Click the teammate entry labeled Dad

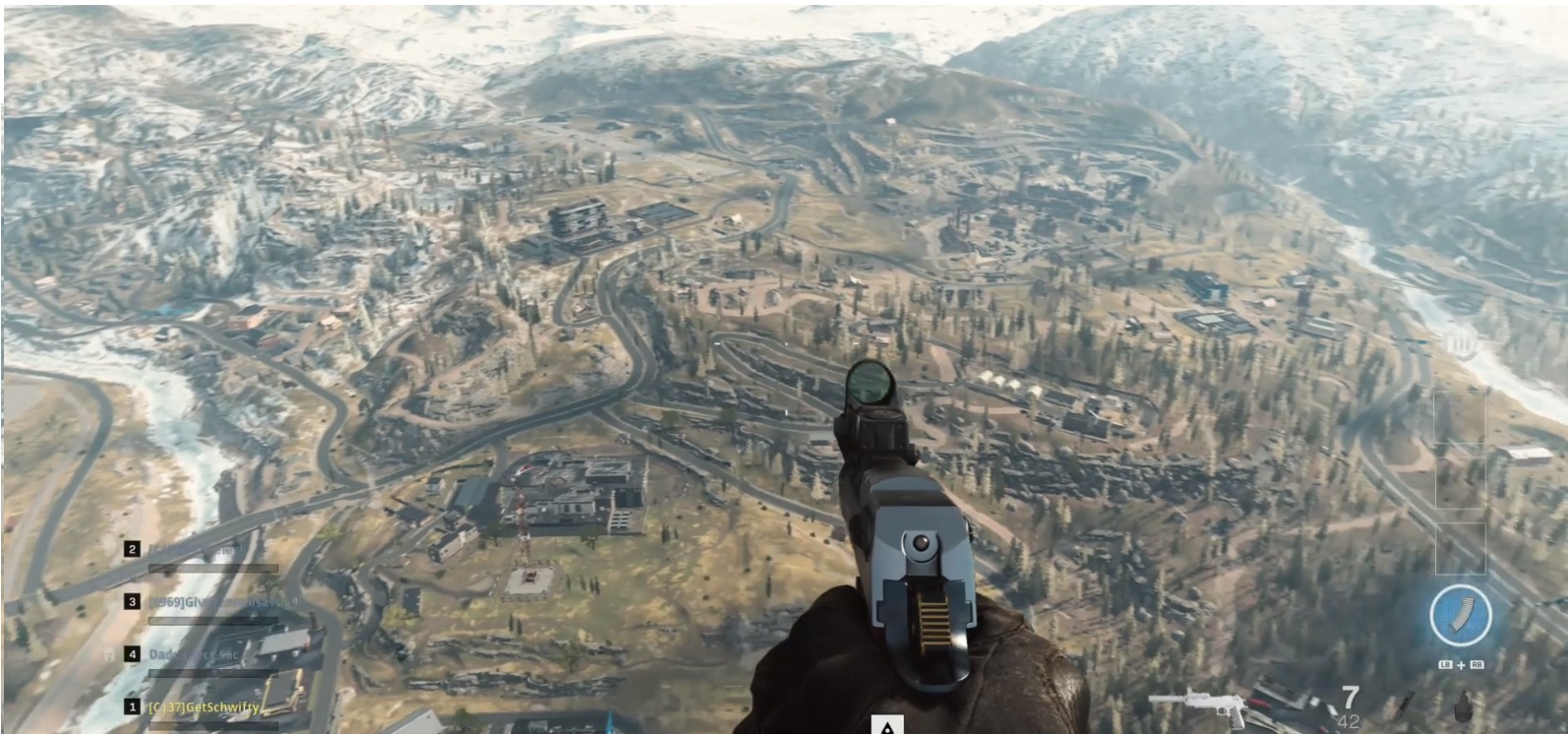pyautogui.click(x=194, y=654)
